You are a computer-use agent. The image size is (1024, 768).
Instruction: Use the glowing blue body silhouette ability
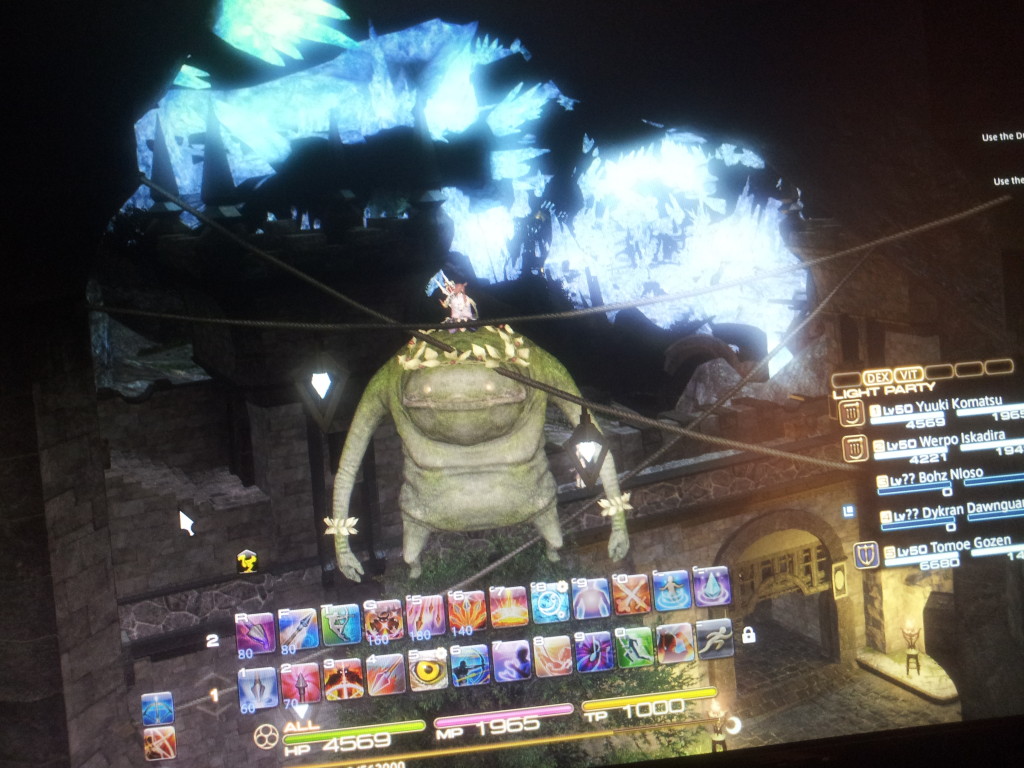(x=591, y=598)
